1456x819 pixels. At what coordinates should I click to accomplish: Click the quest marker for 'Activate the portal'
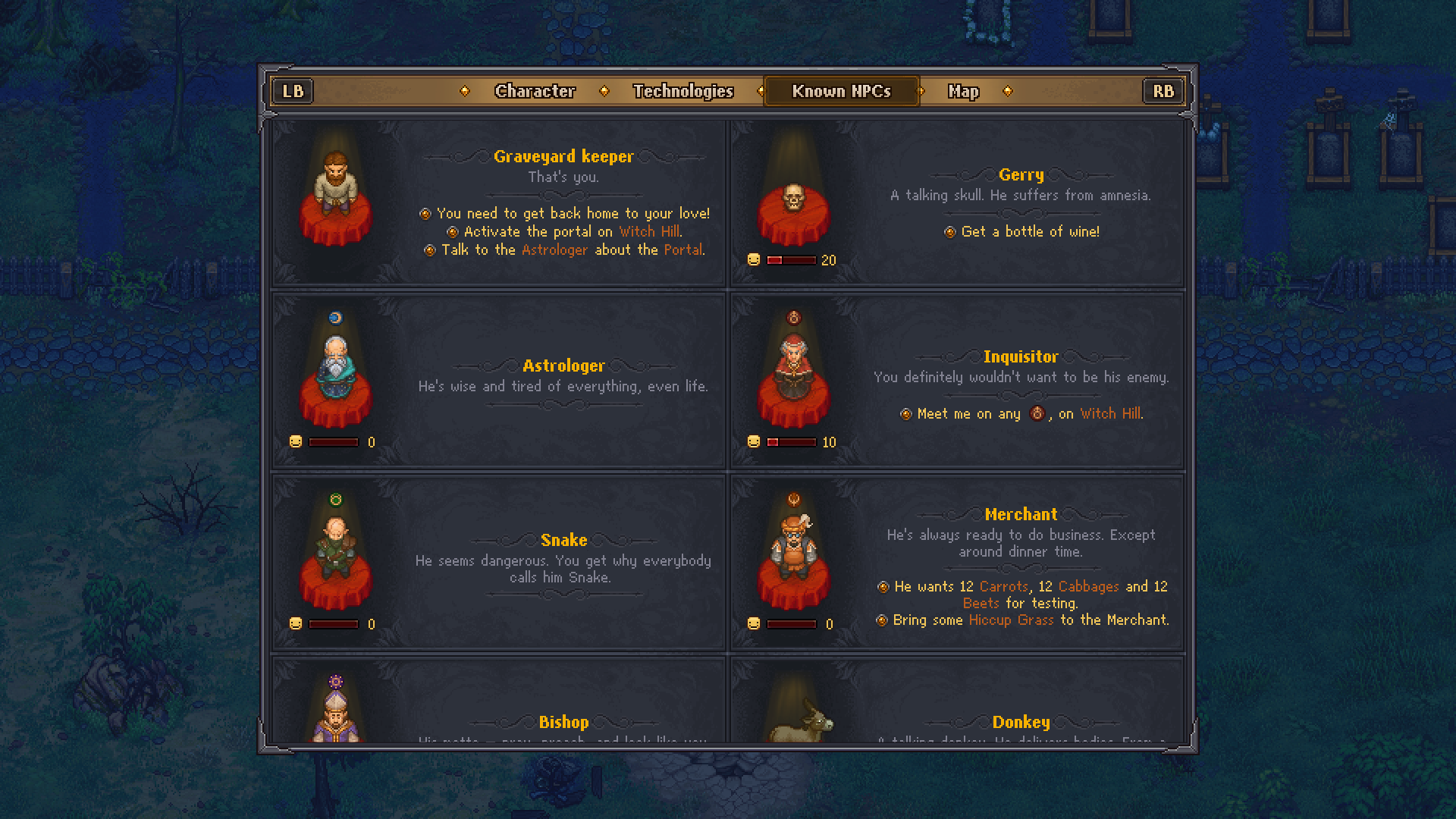(453, 231)
